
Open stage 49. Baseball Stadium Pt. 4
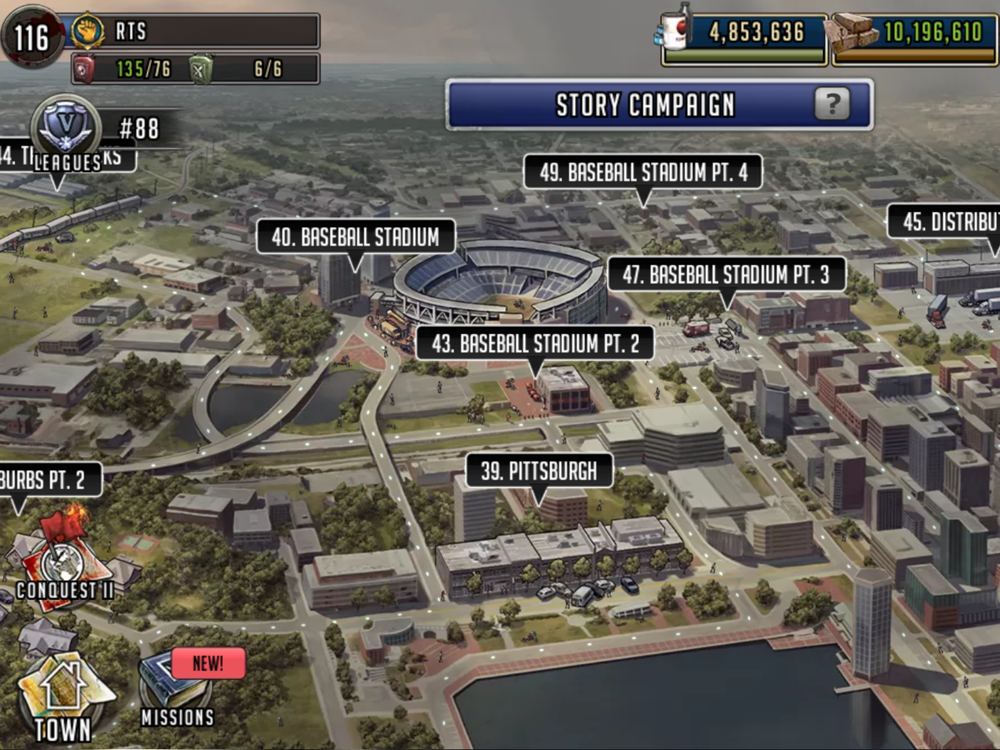643,172
